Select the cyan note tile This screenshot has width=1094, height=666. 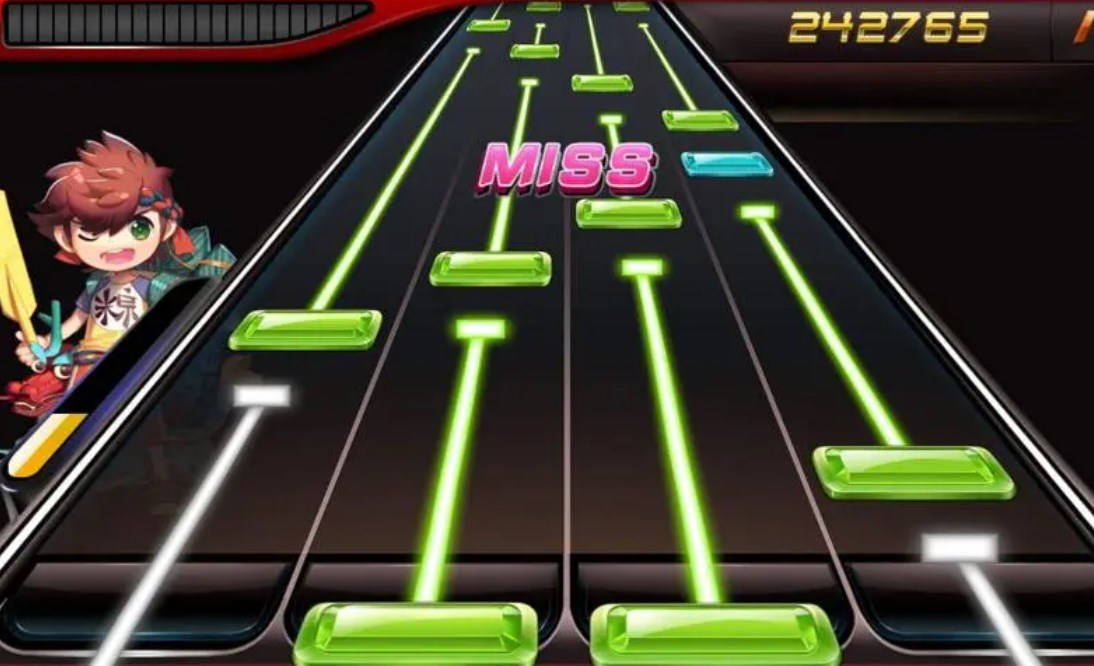coord(727,164)
